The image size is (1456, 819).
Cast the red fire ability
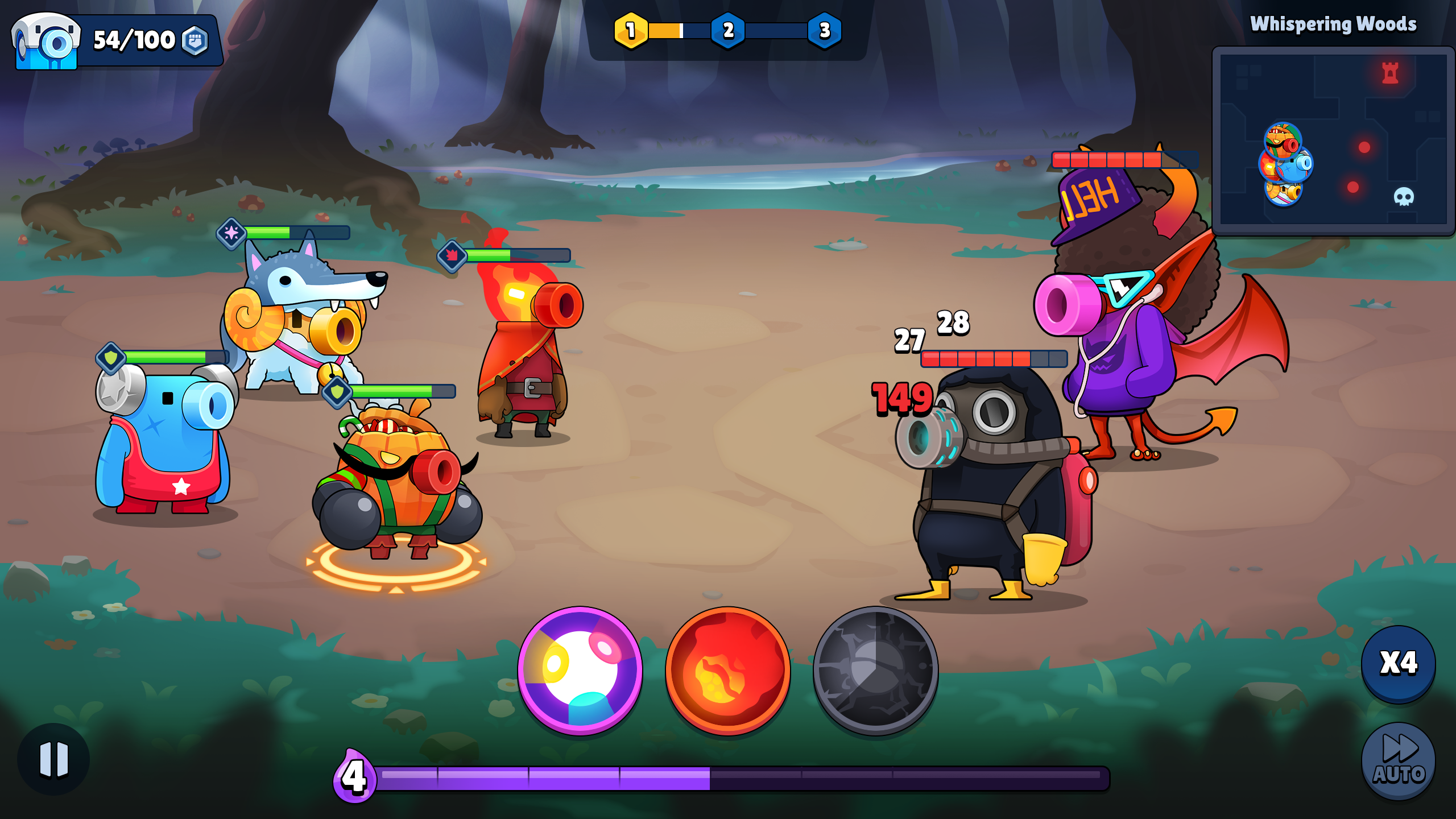728,671
